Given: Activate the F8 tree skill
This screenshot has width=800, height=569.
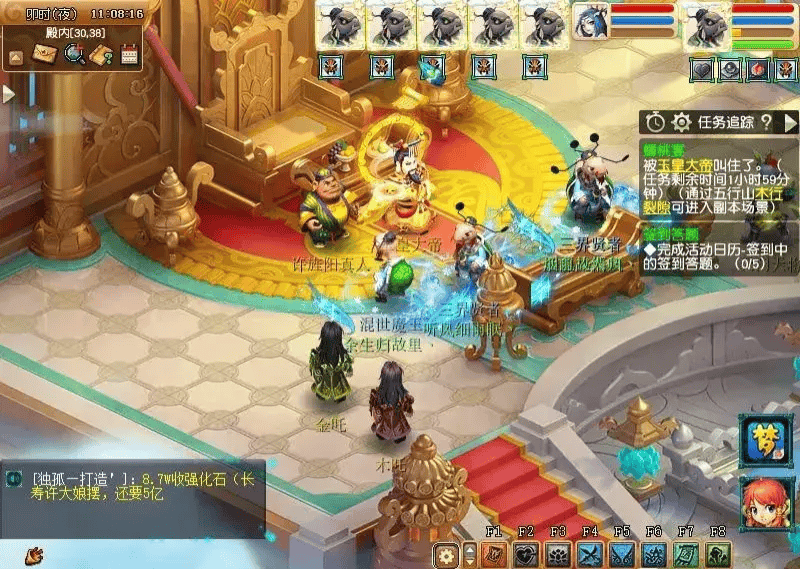Looking at the screenshot, I should pos(718,555).
